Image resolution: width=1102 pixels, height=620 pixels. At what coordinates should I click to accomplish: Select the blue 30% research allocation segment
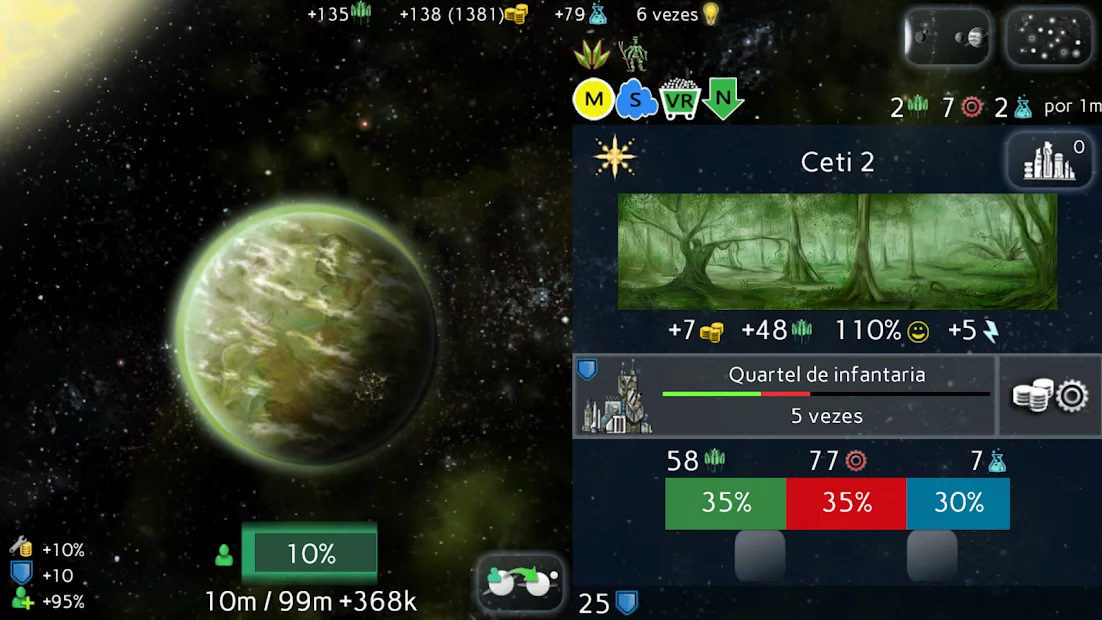[957, 503]
